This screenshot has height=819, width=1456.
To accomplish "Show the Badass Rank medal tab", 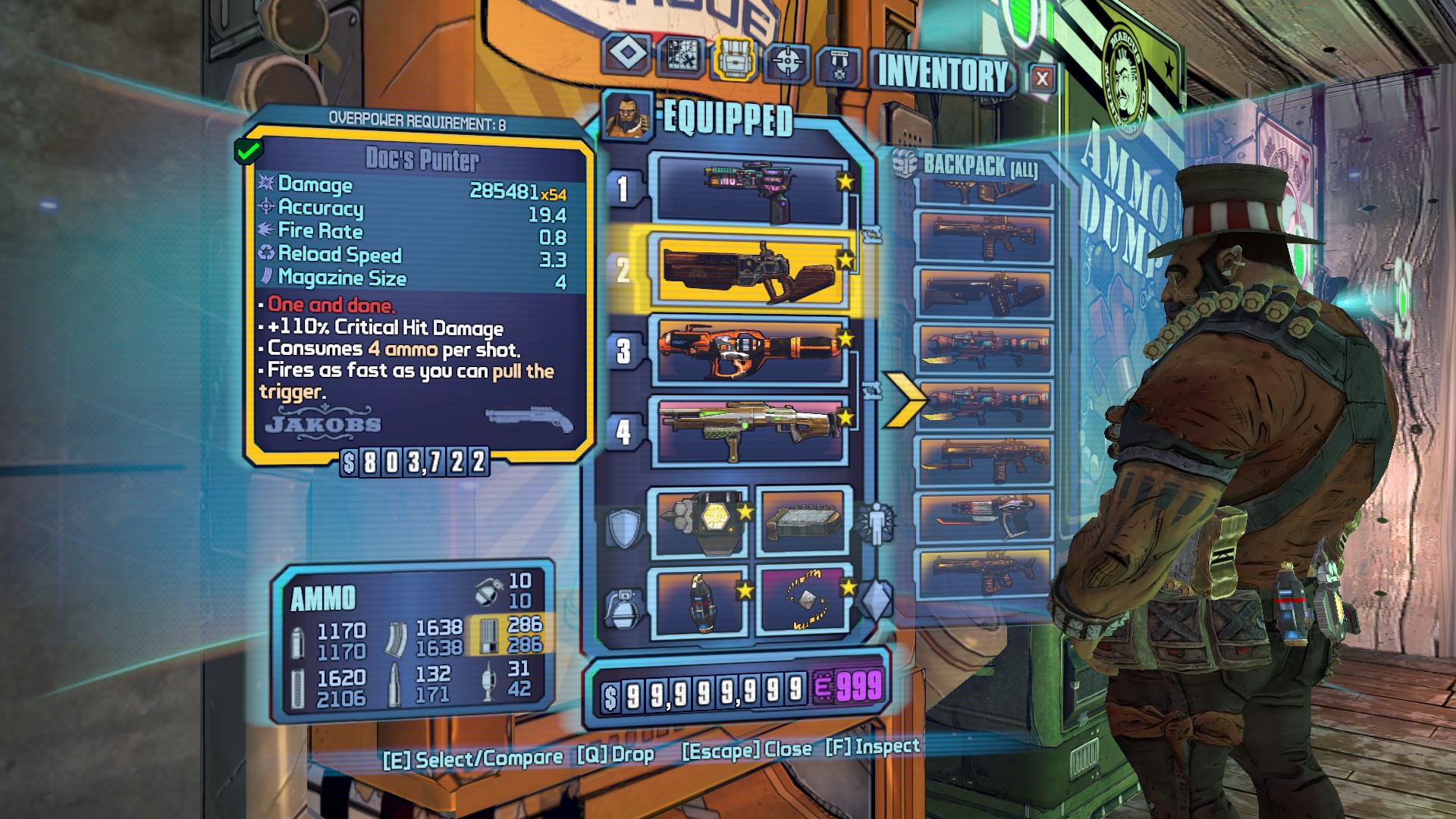I will point(839,66).
